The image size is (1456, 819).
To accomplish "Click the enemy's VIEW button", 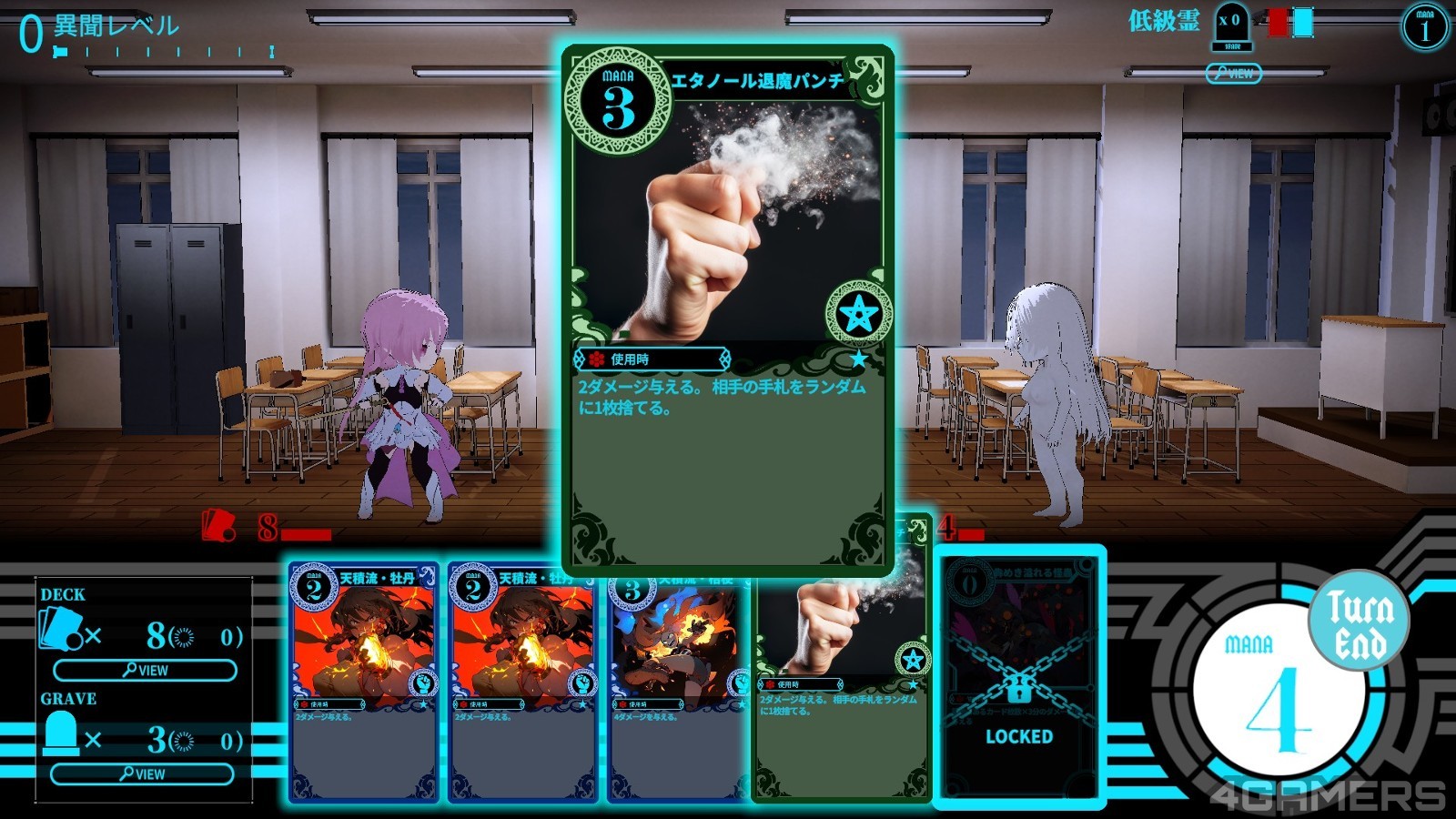I will (x=1233, y=74).
